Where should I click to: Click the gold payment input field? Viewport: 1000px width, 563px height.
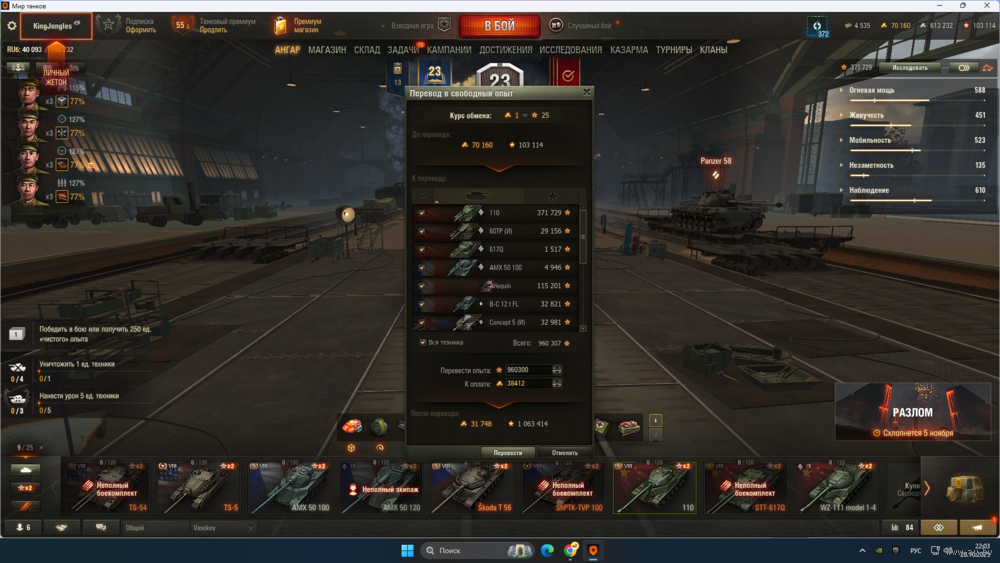(525, 383)
